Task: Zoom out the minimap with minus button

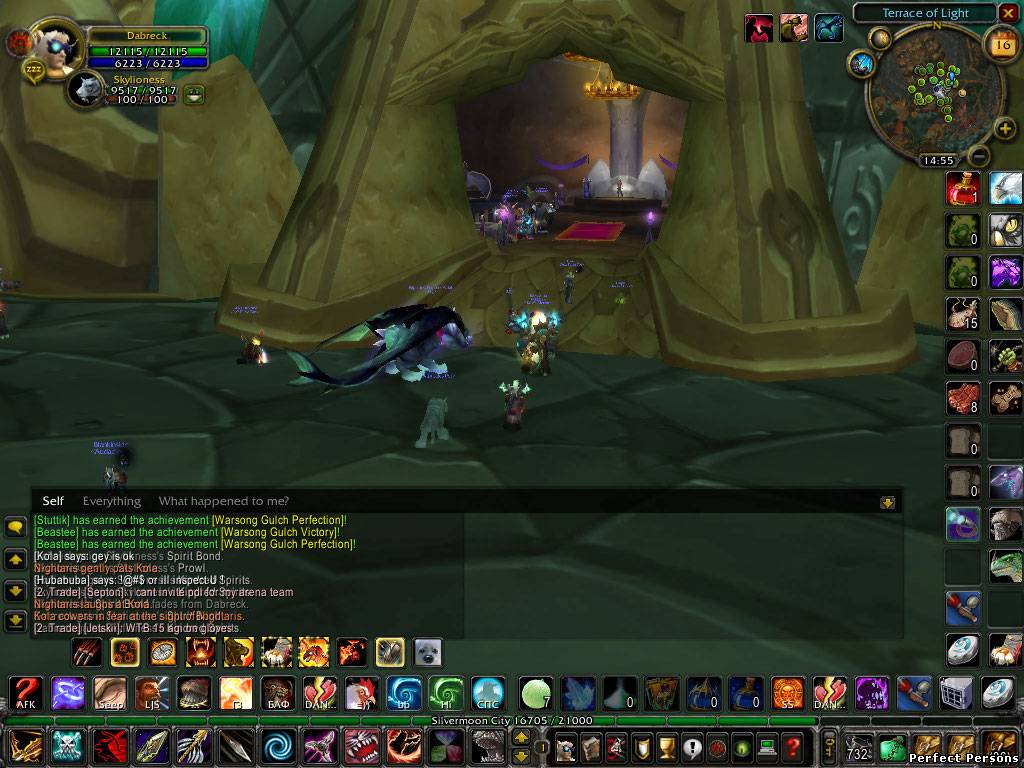Action: (980, 156)
